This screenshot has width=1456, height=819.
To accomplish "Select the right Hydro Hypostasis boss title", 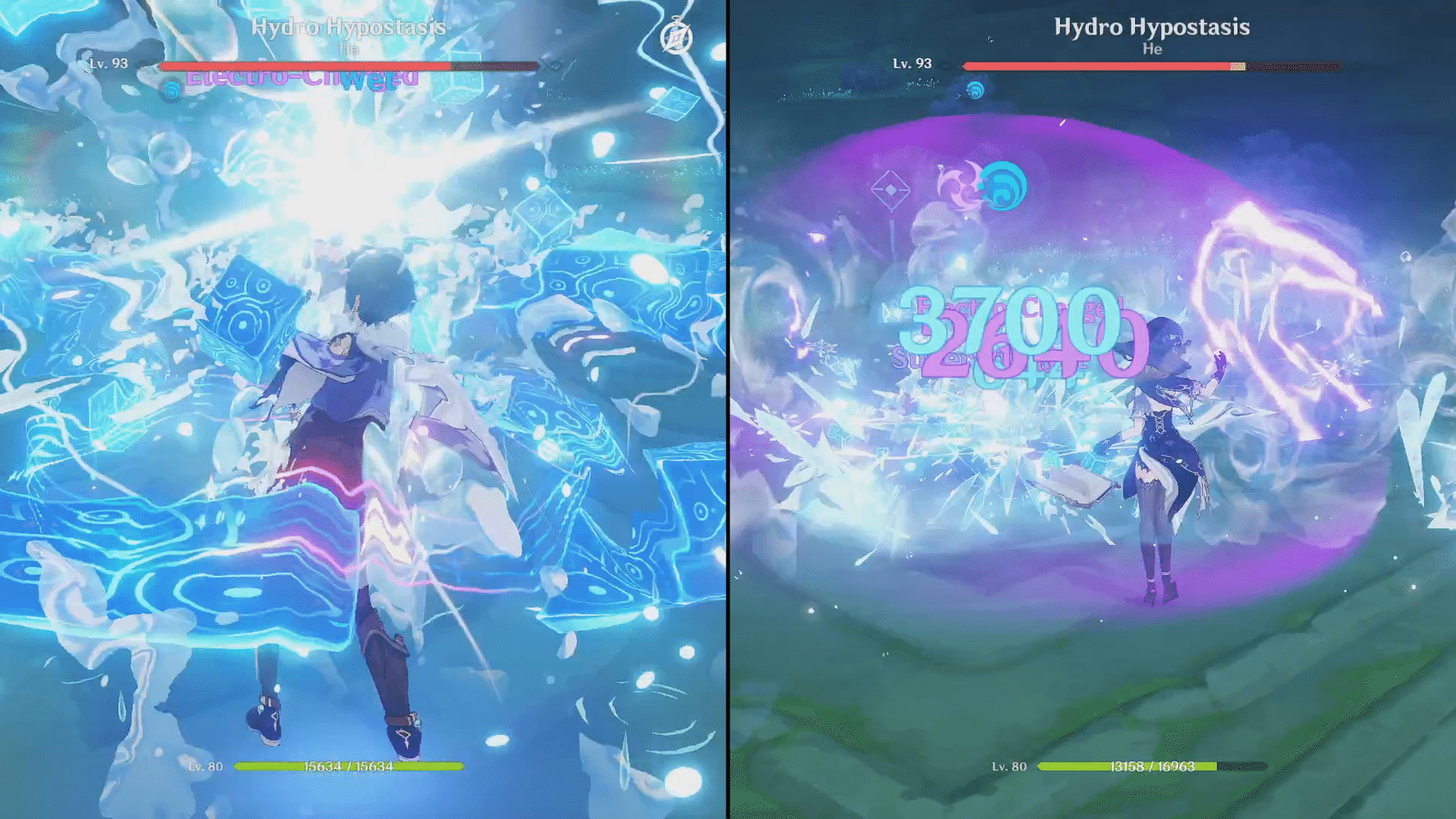I will [x=1151, y=26].
